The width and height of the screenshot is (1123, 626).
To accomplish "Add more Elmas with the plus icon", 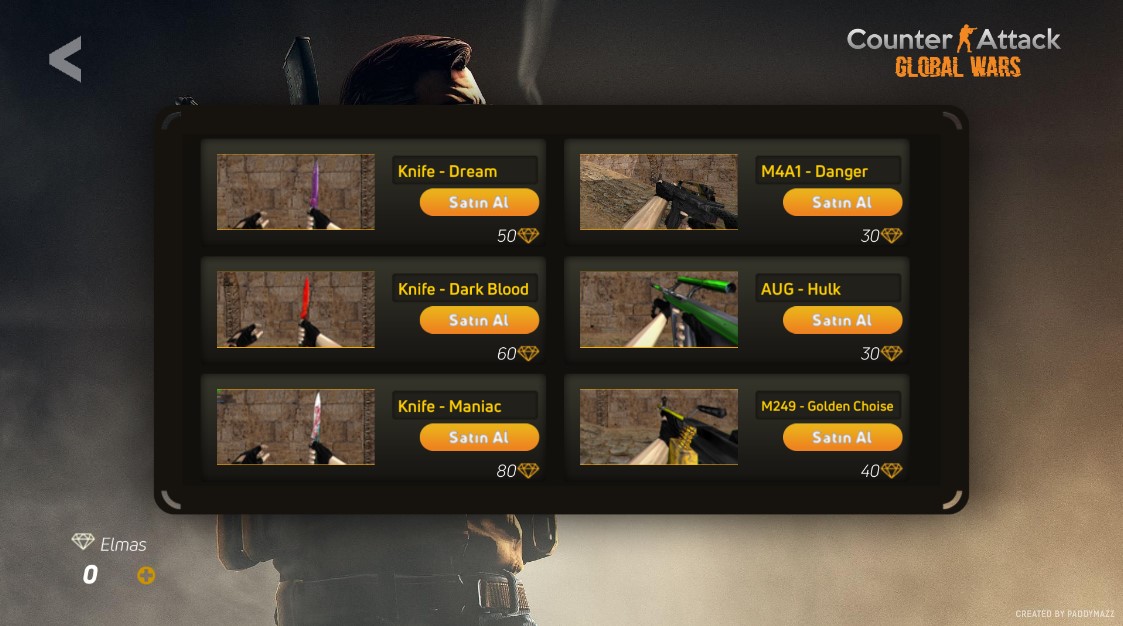I will [x=146, y=575].
